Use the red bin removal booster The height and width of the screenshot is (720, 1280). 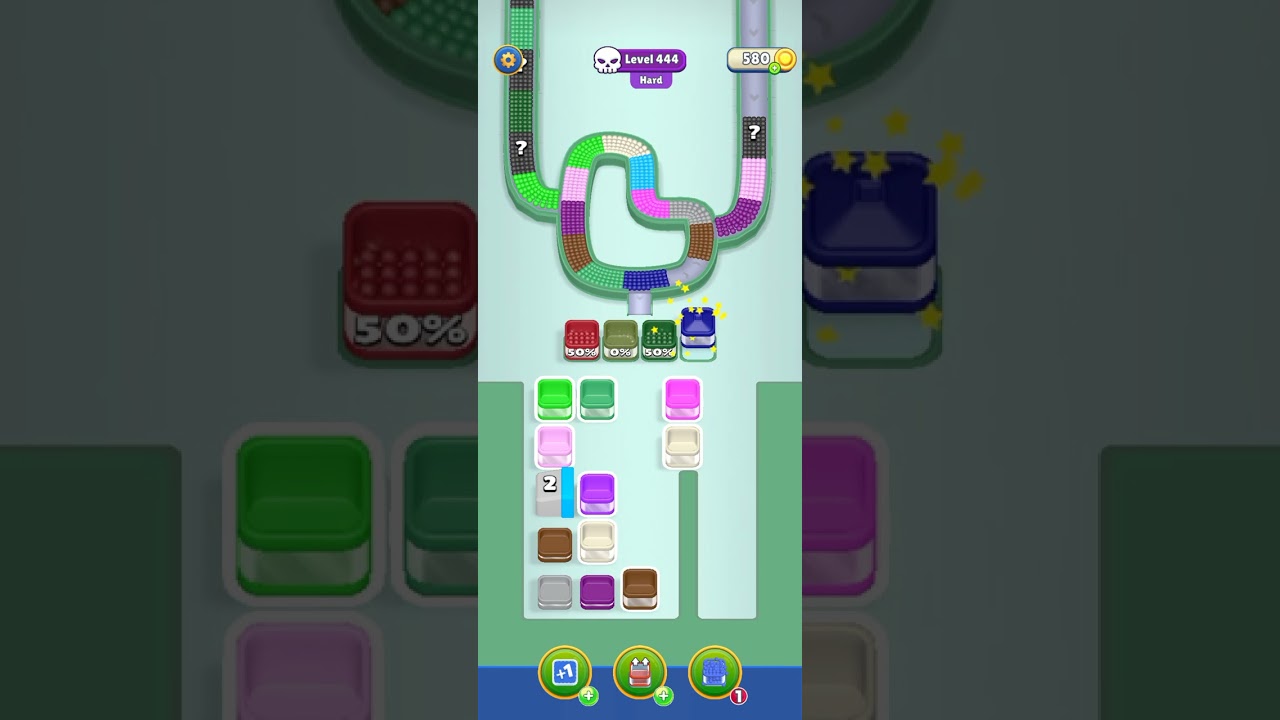coord(640,673)
